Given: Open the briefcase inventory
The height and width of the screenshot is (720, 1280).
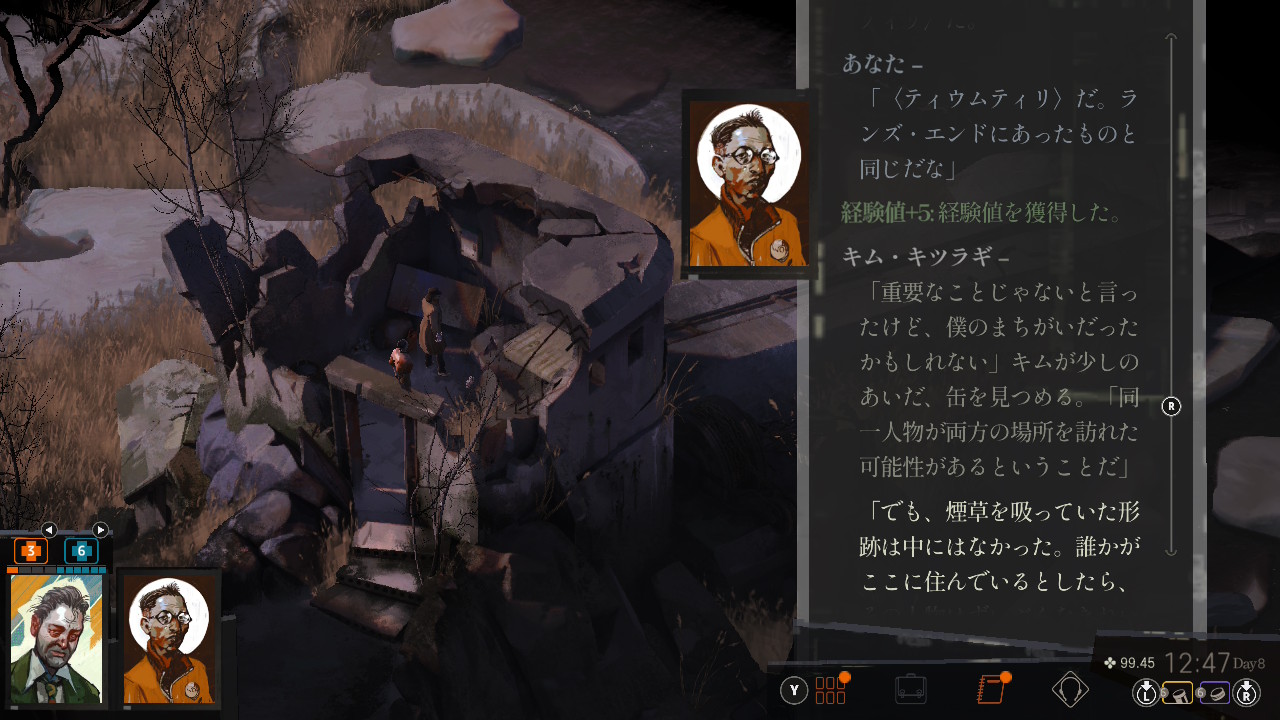Looking at the screenshot, I should pos(910,690).
